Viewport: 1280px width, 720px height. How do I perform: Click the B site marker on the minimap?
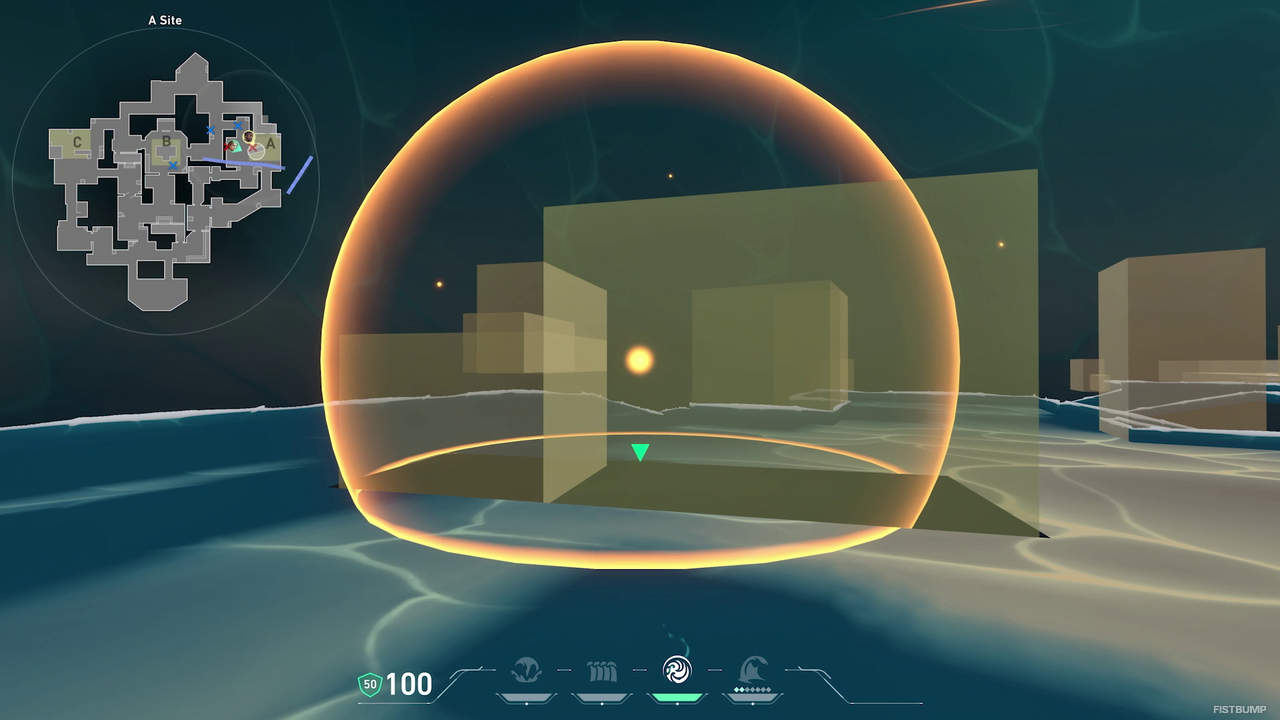[x=166, y=141]
